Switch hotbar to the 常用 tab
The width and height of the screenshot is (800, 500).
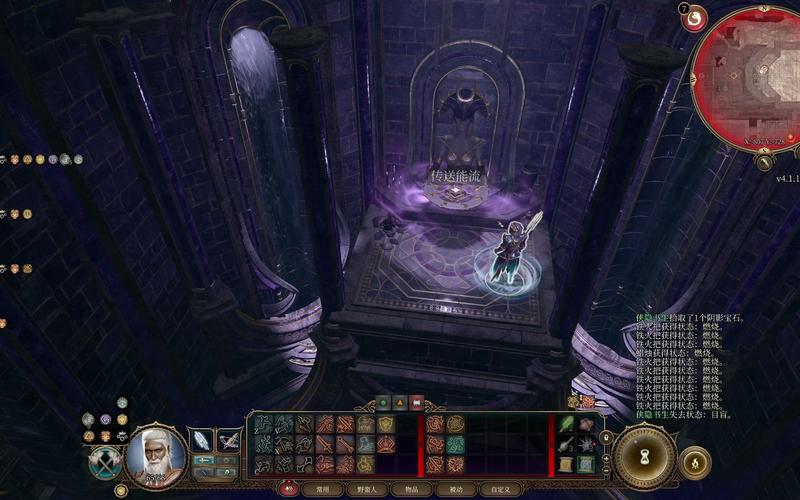(x=322, y=489)
